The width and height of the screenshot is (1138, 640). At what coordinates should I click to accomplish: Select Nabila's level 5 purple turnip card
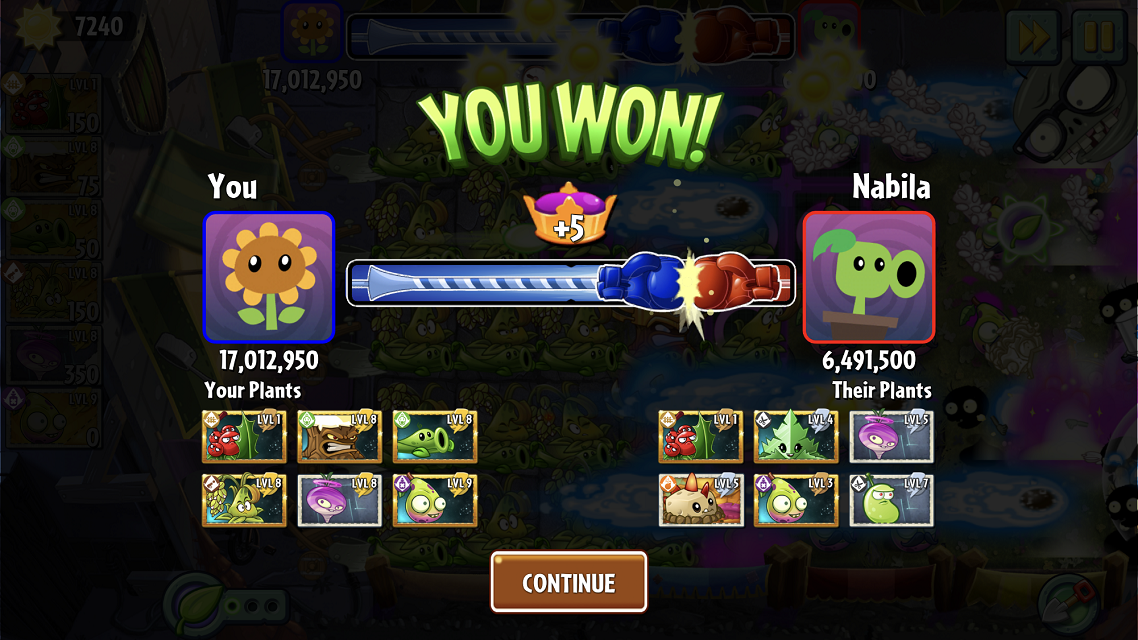coord(891,437)
